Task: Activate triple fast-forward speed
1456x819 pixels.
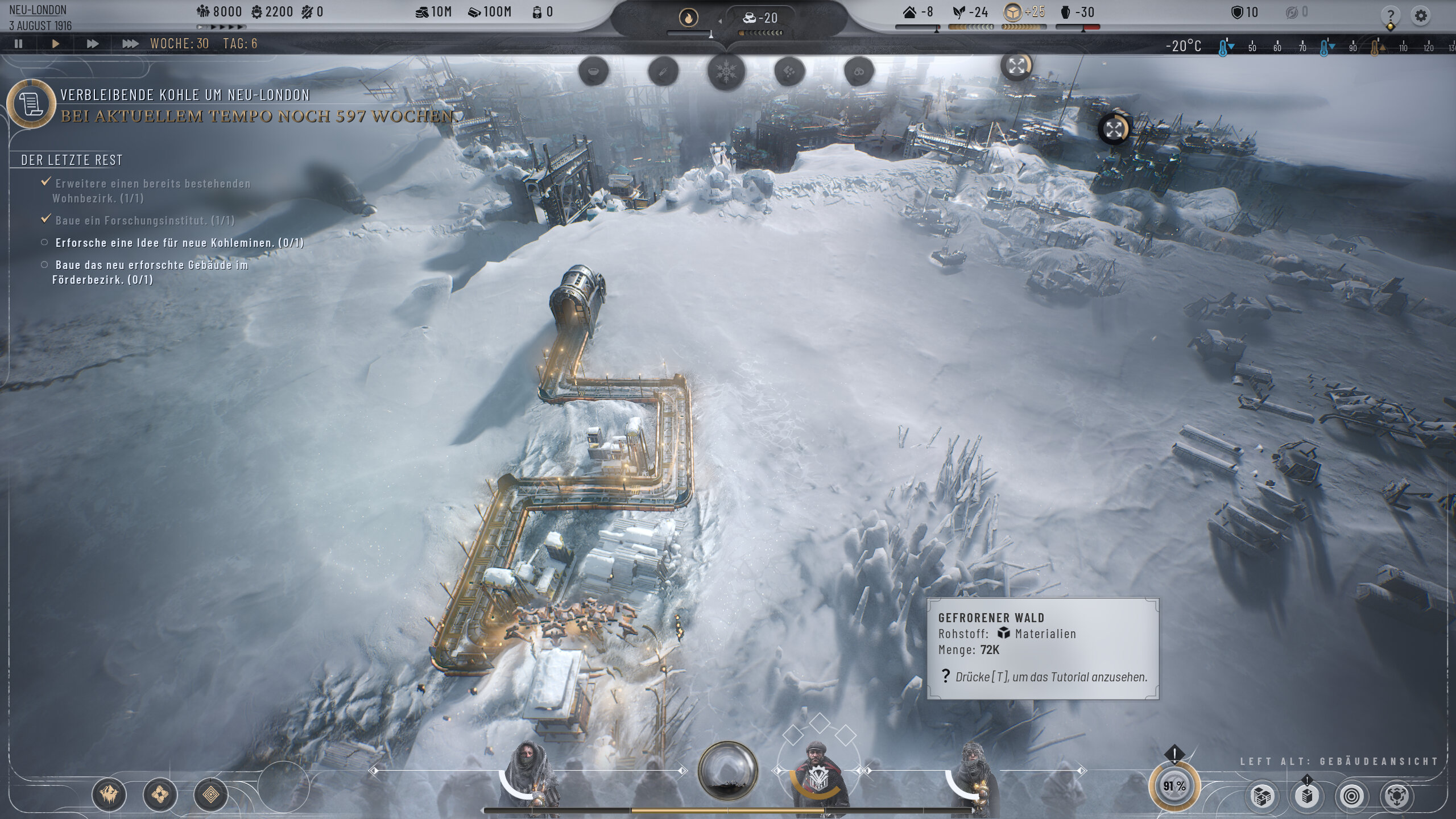Action: (x=130, y=43)
